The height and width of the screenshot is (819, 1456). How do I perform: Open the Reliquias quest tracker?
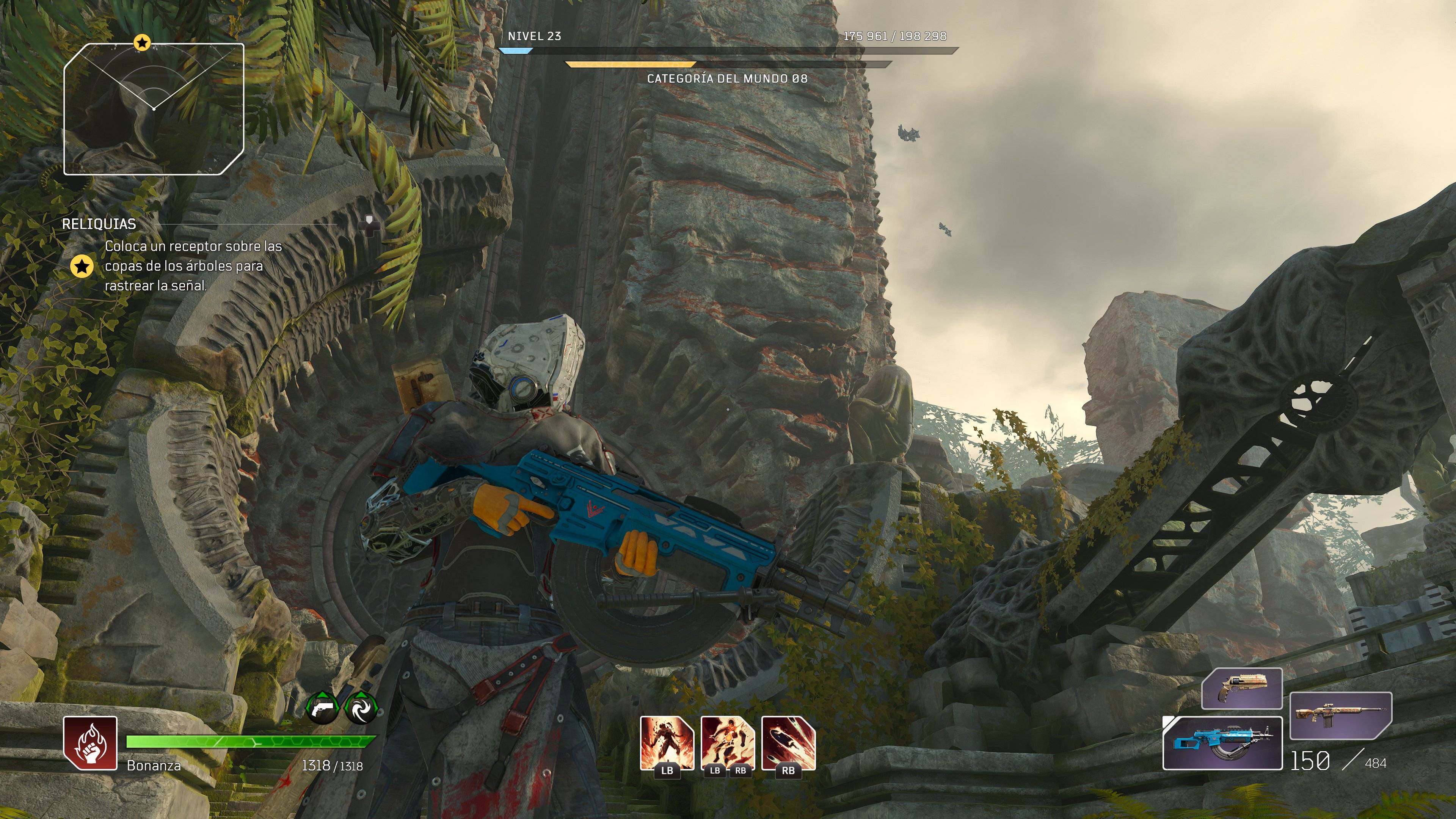coord(99,224)
